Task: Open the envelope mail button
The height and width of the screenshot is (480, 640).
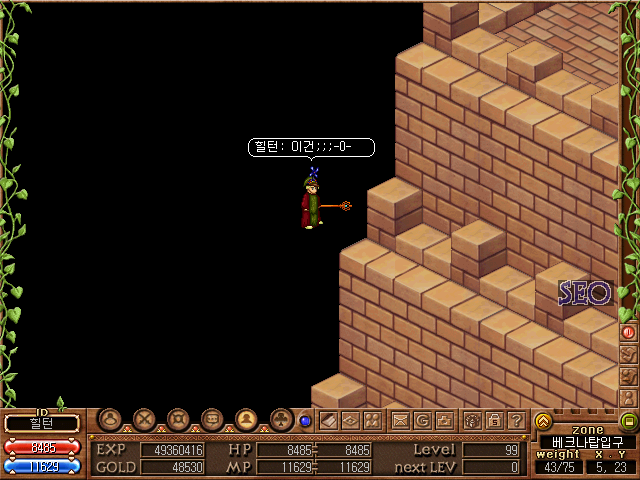Action: pyautogui.click(x=400, y=421)
